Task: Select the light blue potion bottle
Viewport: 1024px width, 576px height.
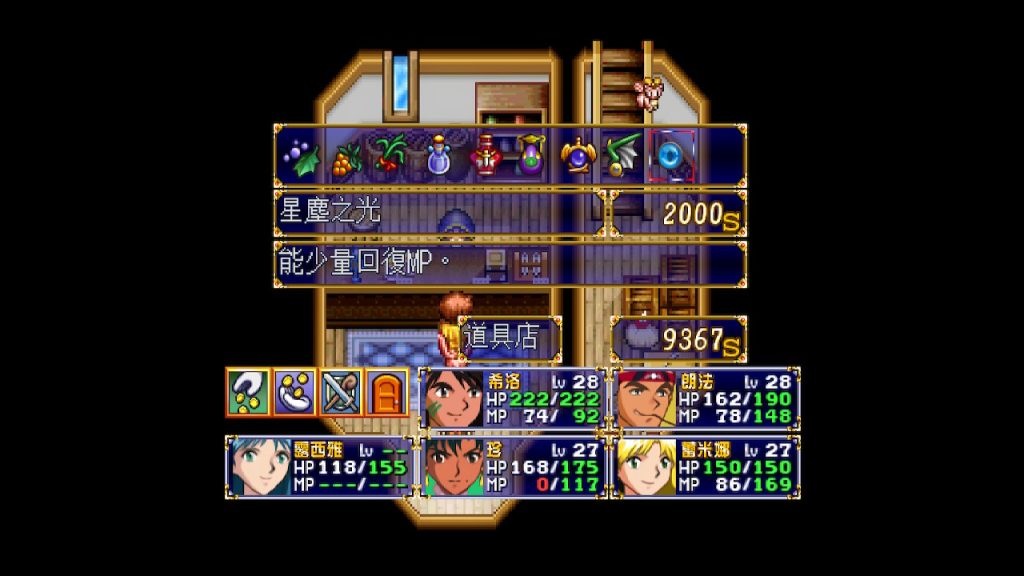Action: point(437,157)
